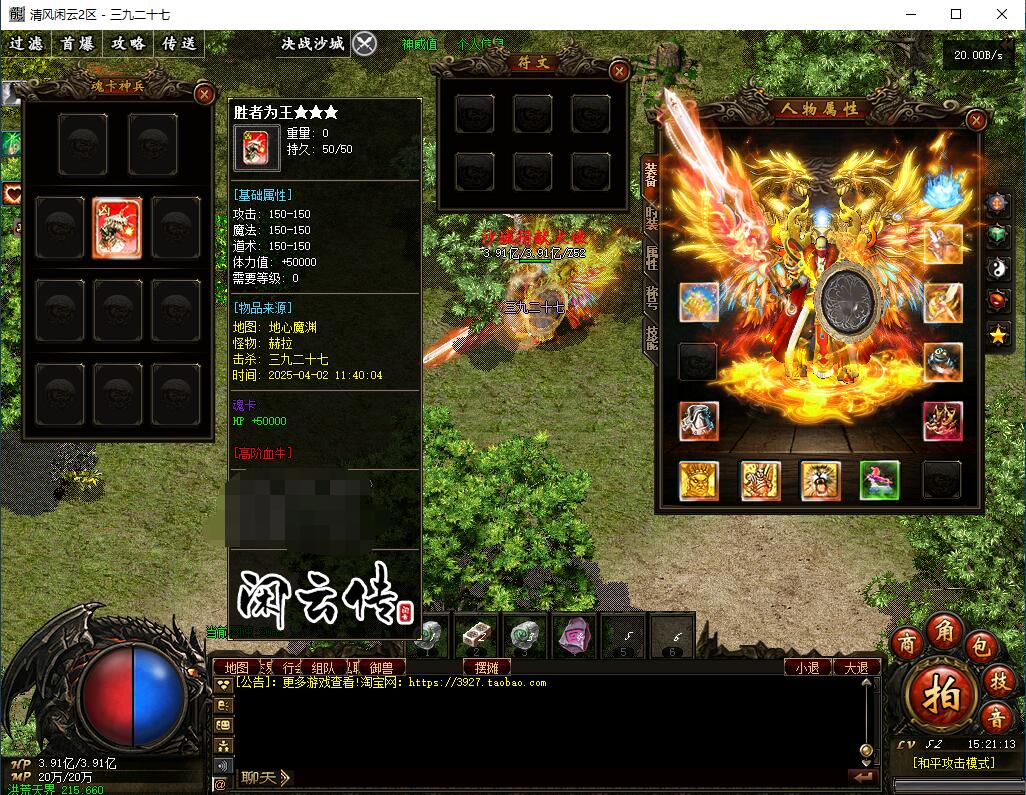Open the 摆摊 stall button
The image size is (1026, 795).
[487, 667]
